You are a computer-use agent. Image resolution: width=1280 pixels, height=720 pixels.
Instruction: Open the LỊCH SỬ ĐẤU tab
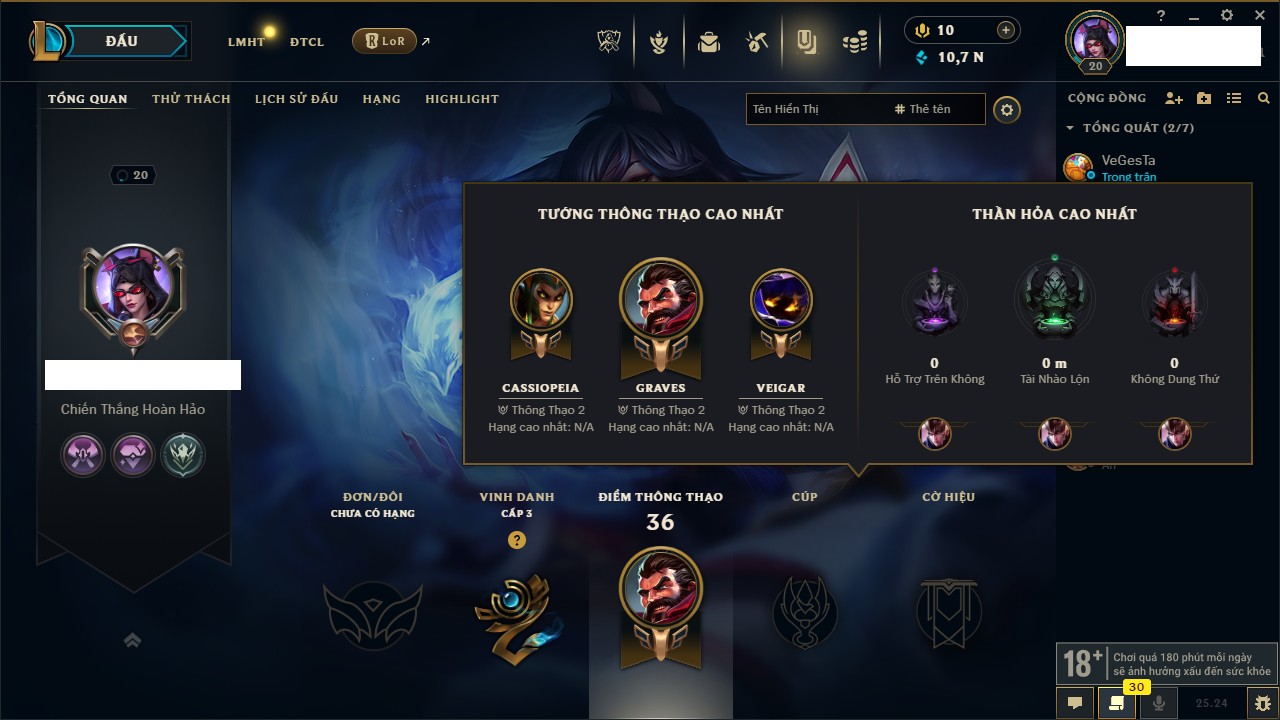click(x=296, y=99)
